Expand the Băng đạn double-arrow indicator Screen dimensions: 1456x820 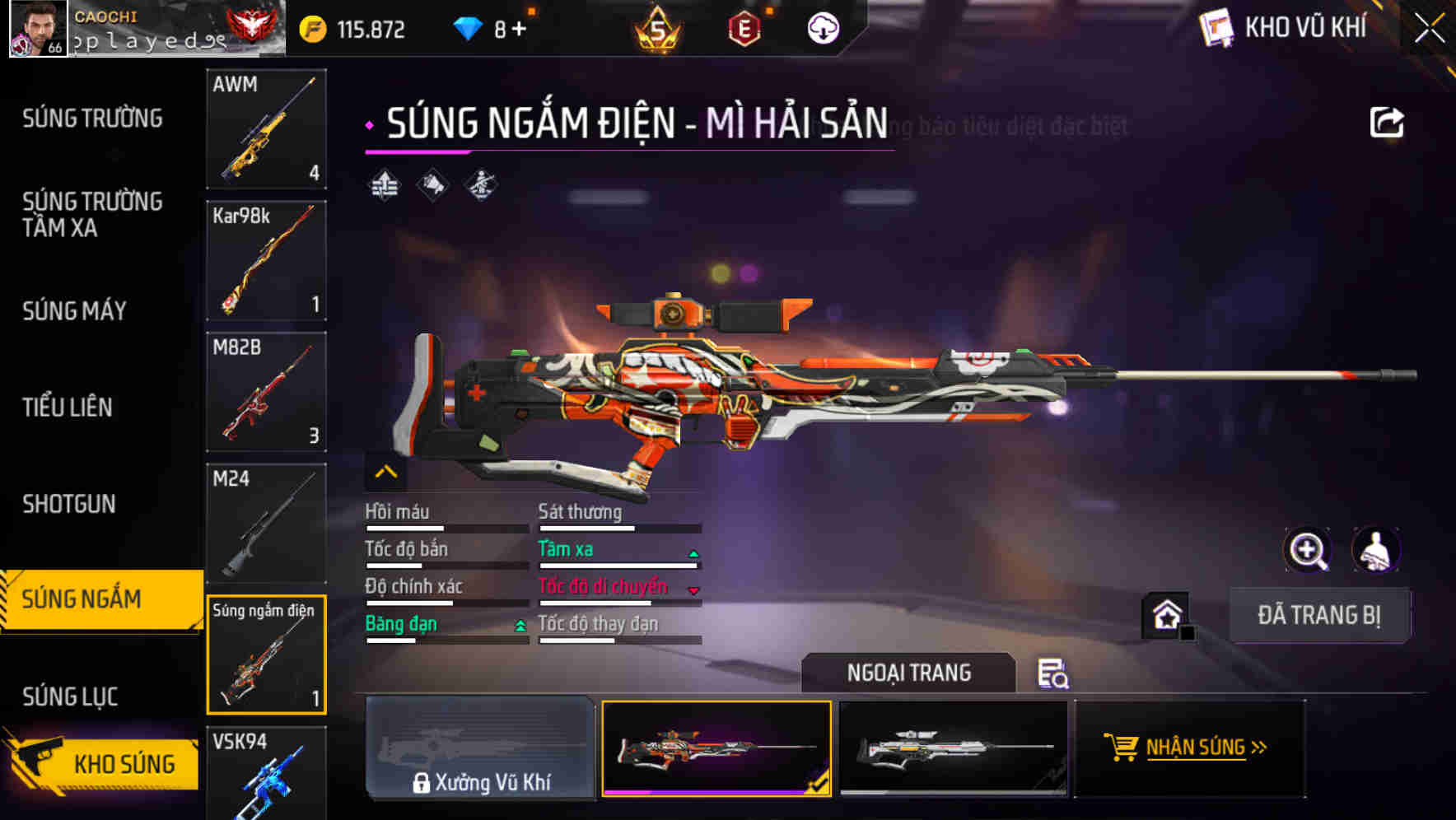pyautogui.click(x=520, y=626)
